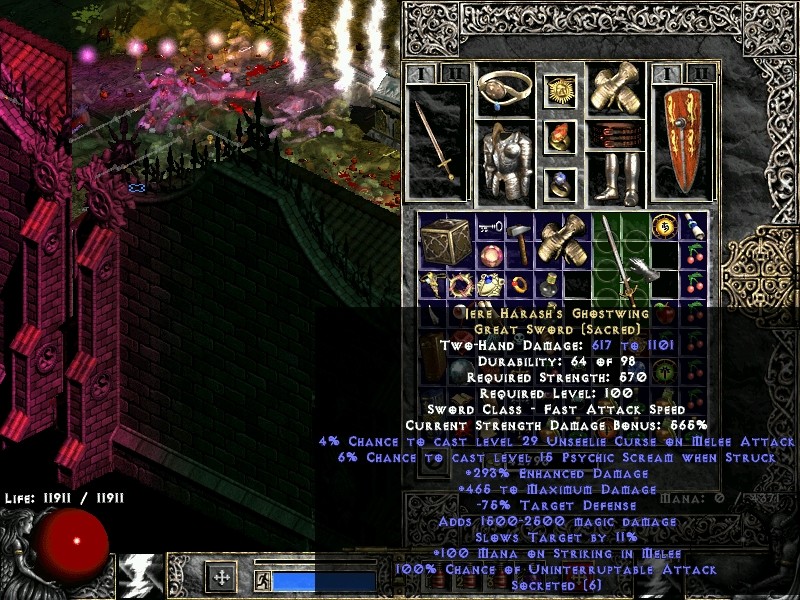This screenshot has height=600, width=800.
Task: Select the rolled scroll in the inventory
Action: [693, 228]
